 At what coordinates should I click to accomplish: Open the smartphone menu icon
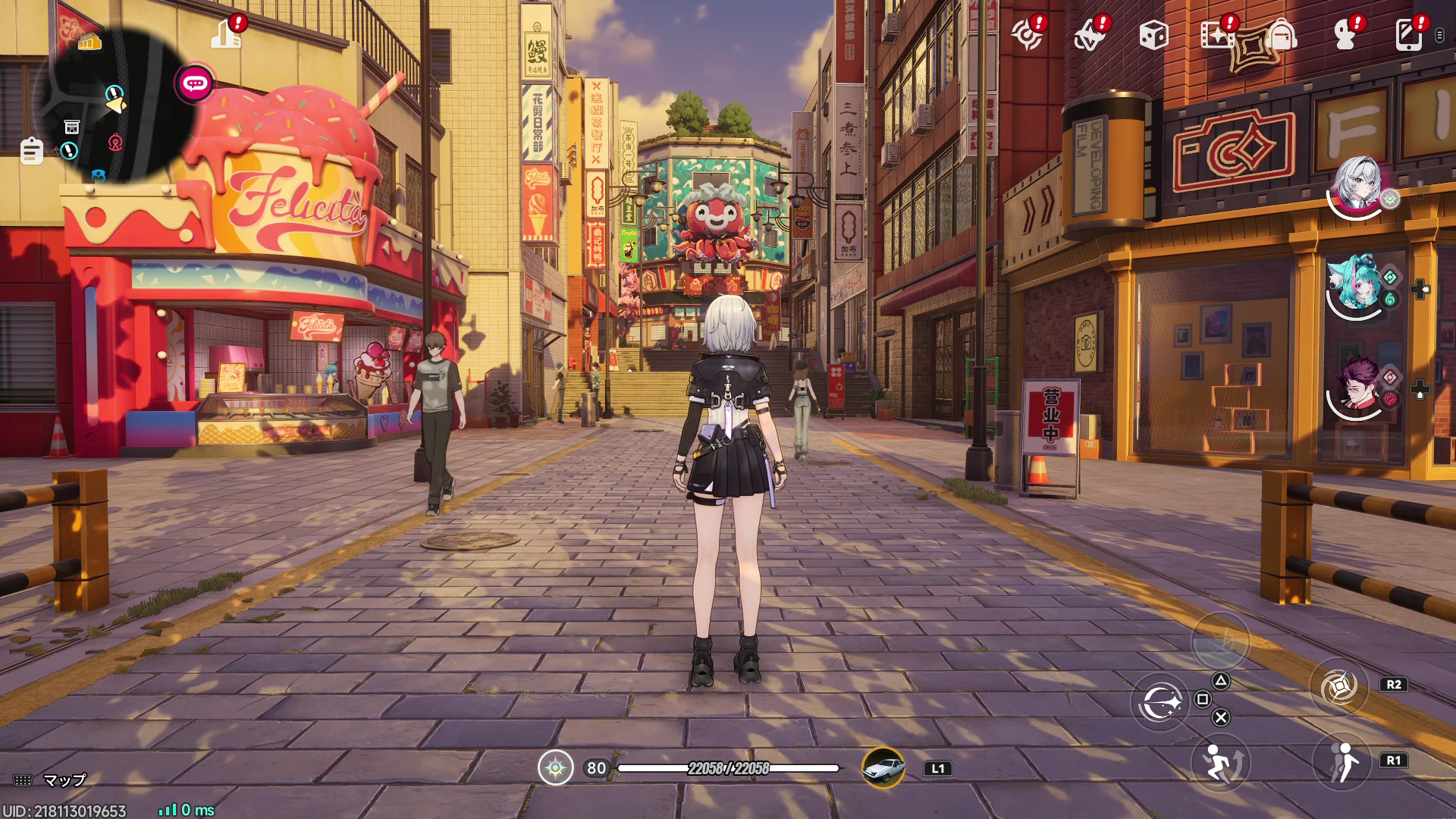pyautogui.click(x=1407, y=35)
